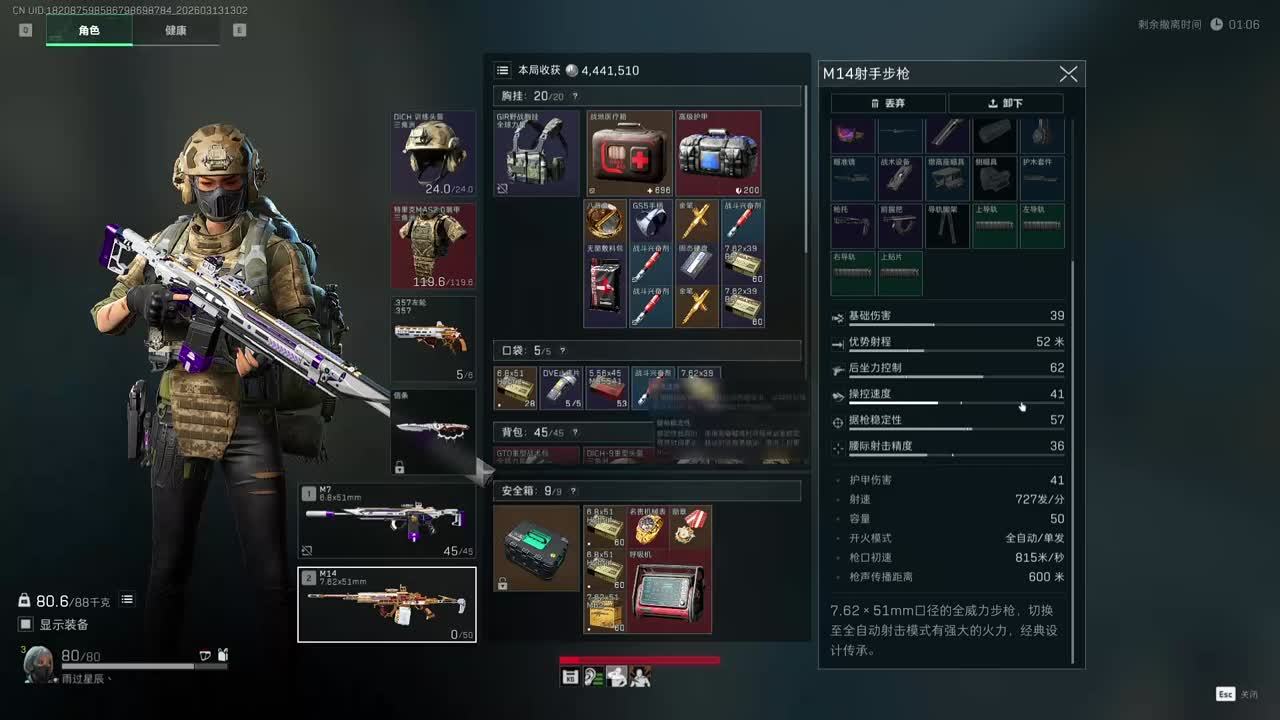1280x720 pixels.
Task: Choose the M7 primary weapon slot
Action: (x=387, y=521)
